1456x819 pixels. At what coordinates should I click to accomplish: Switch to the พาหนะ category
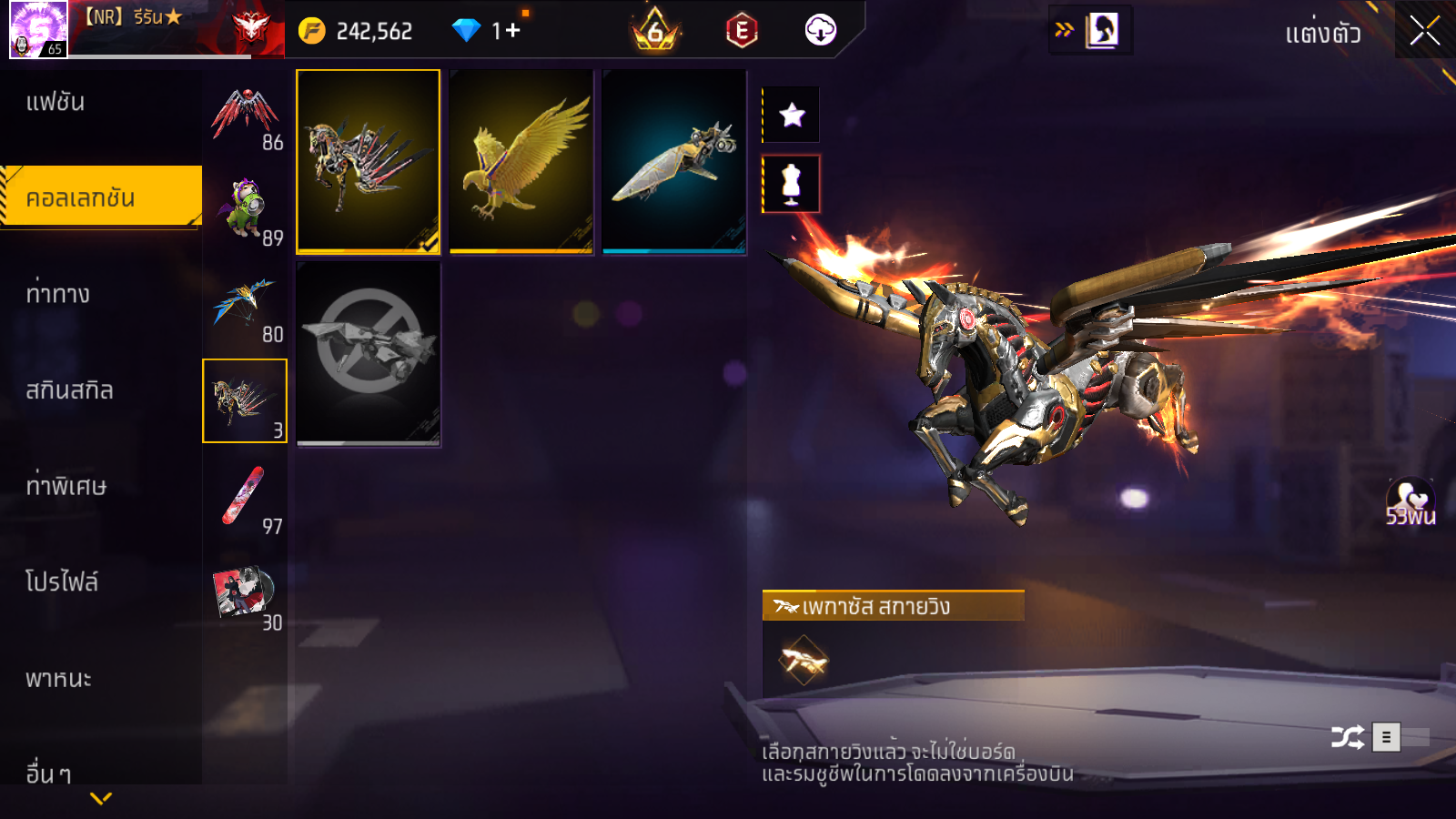point(58,679)
